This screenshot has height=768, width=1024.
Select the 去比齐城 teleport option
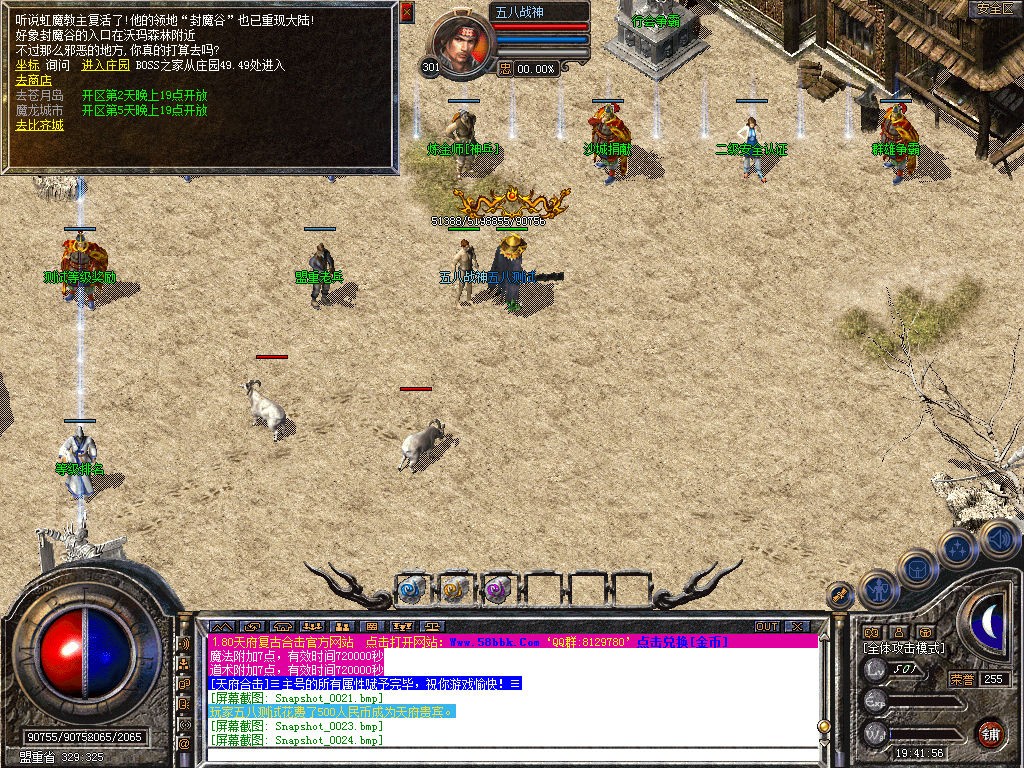pos(39,126)
